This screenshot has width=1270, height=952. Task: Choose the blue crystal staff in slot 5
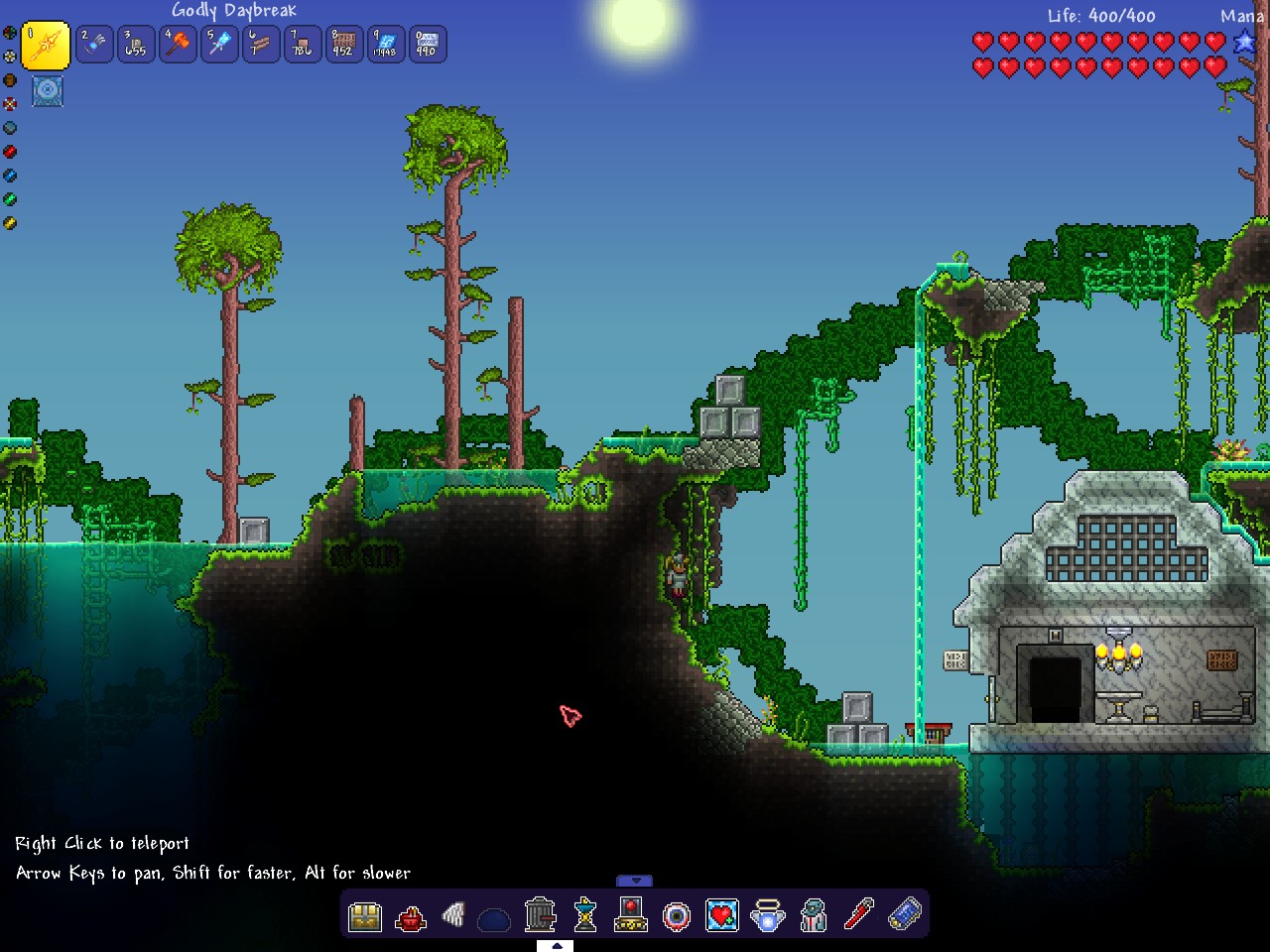coord(219,45)
